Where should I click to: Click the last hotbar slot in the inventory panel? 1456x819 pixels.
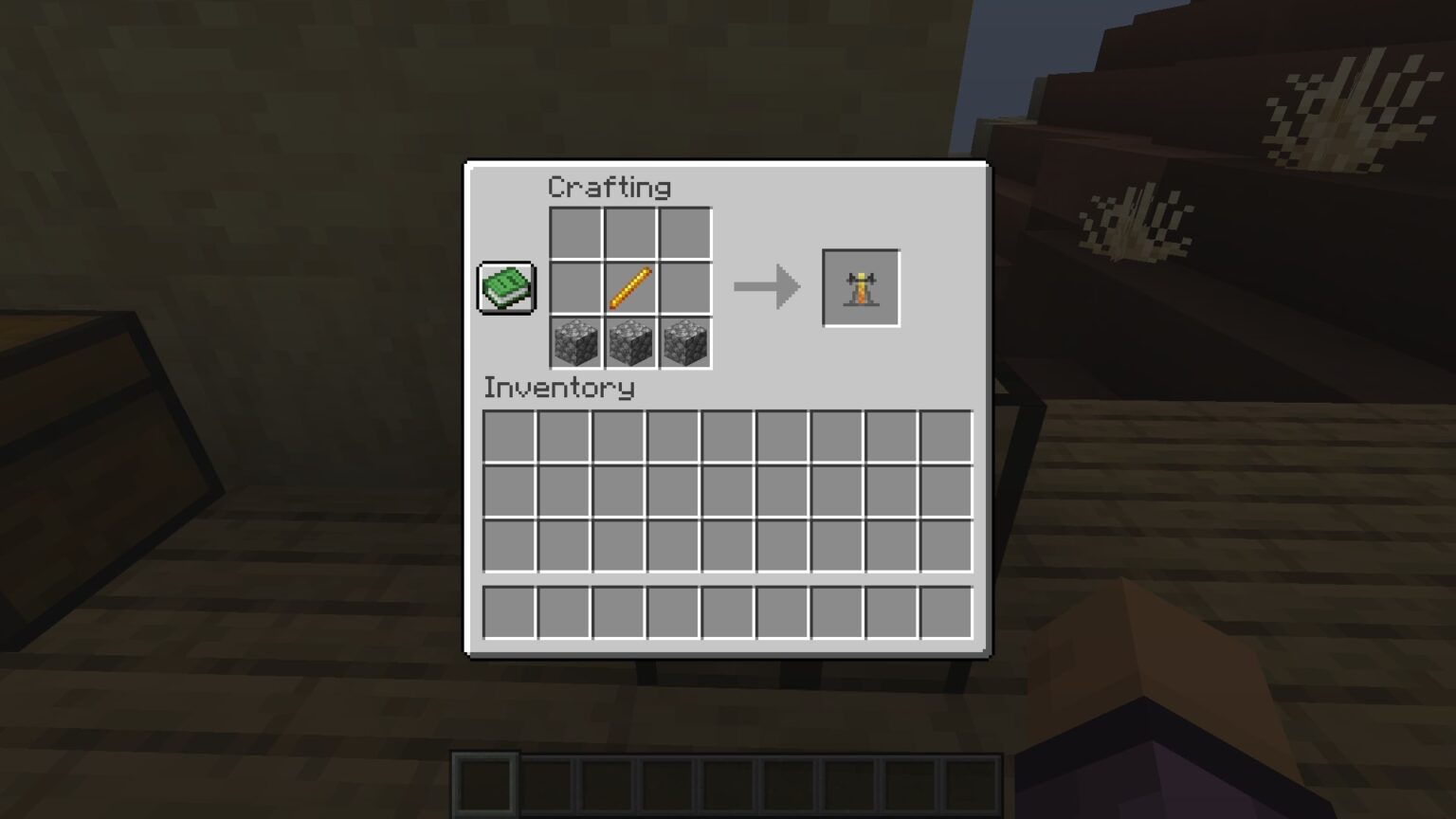click(945, 614)
